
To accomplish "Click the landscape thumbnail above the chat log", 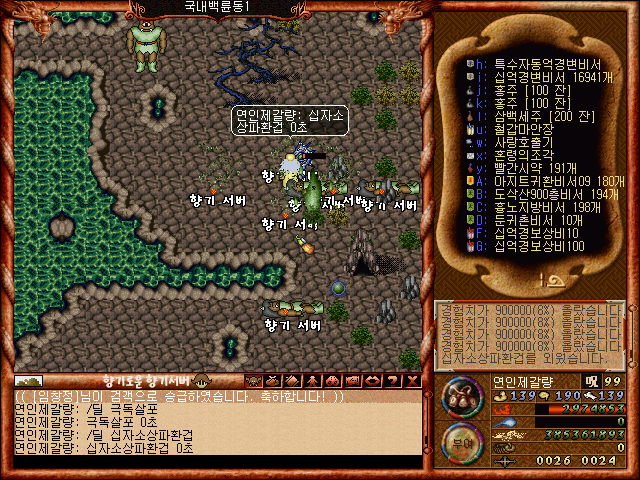I will coord(28,380).
